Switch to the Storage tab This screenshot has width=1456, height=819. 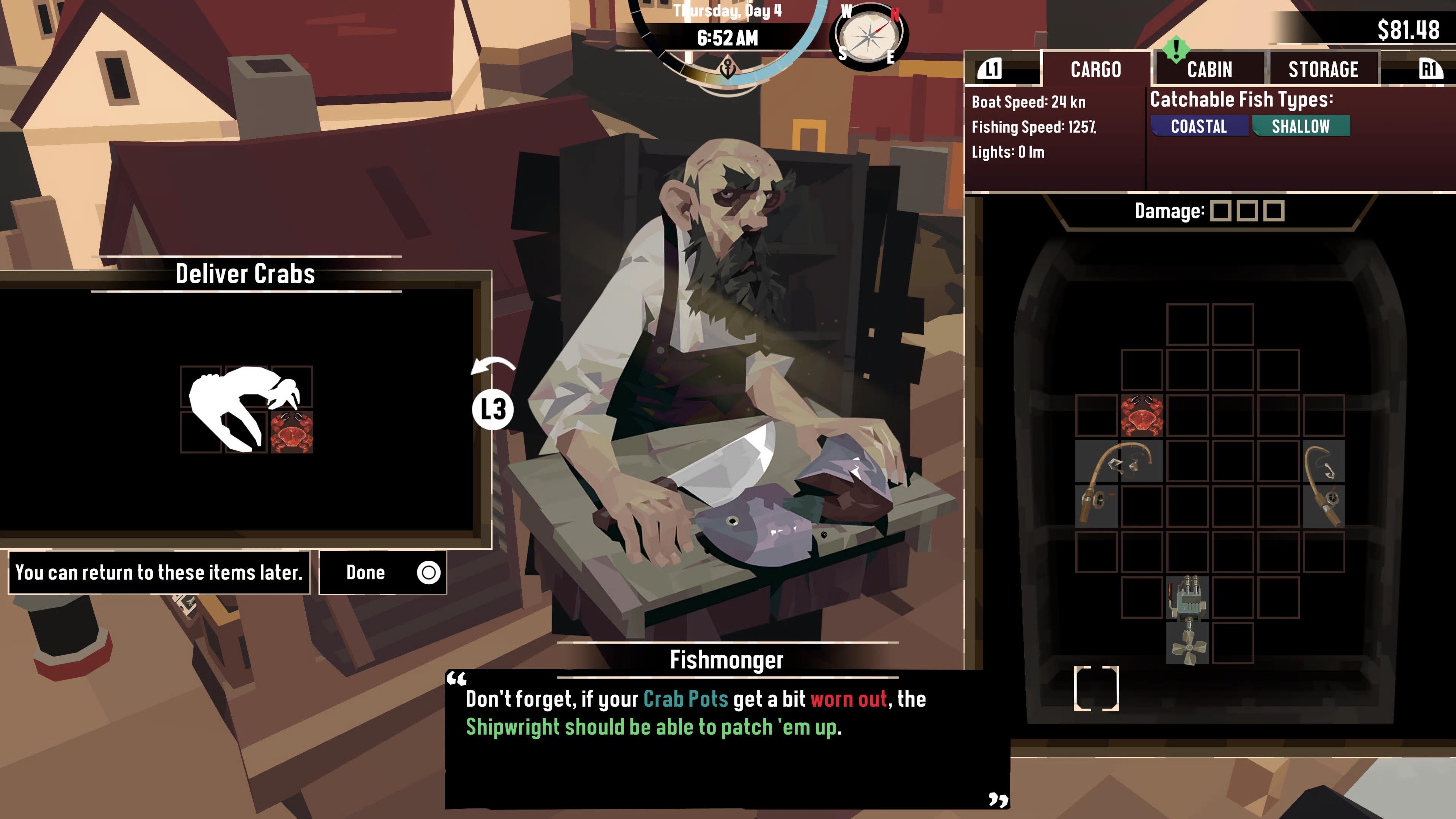click(x=1323, y=69)
